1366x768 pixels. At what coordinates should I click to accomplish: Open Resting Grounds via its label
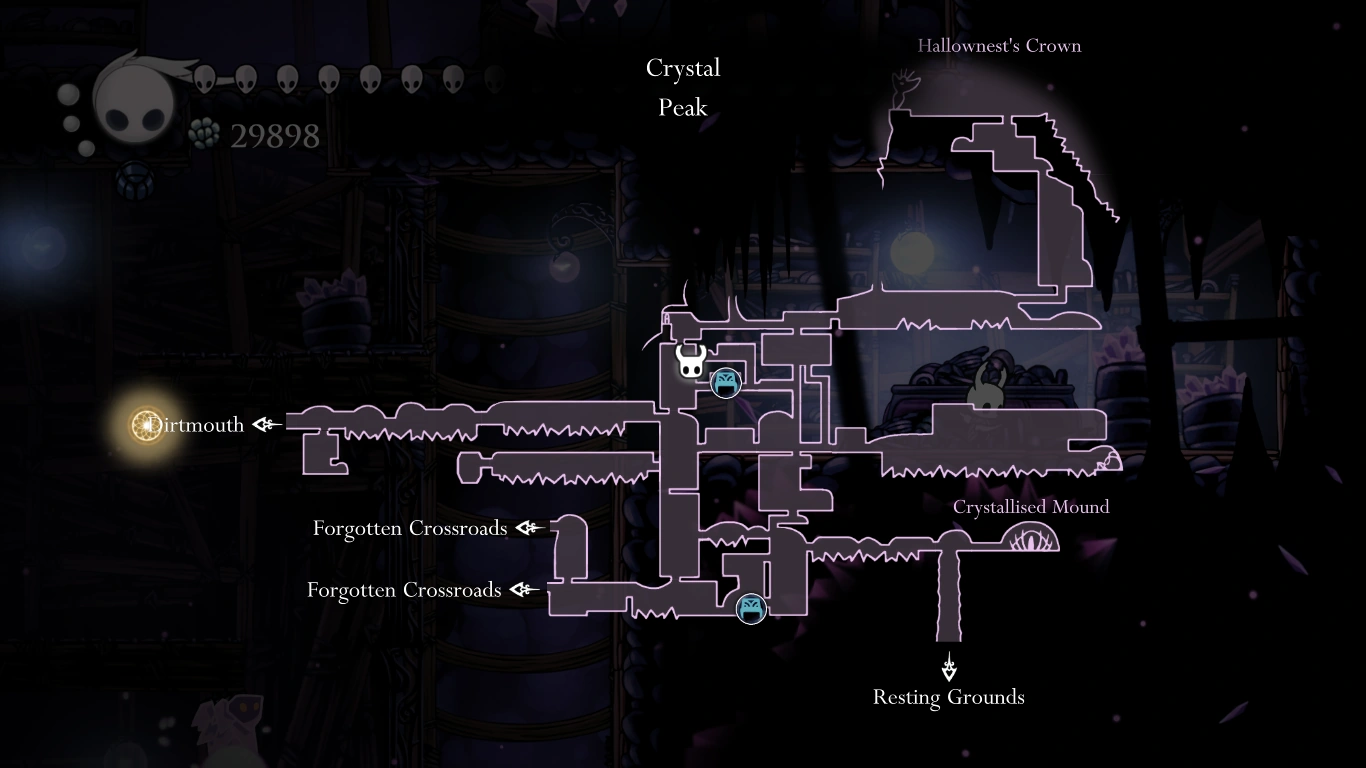[x=948, y=697]
